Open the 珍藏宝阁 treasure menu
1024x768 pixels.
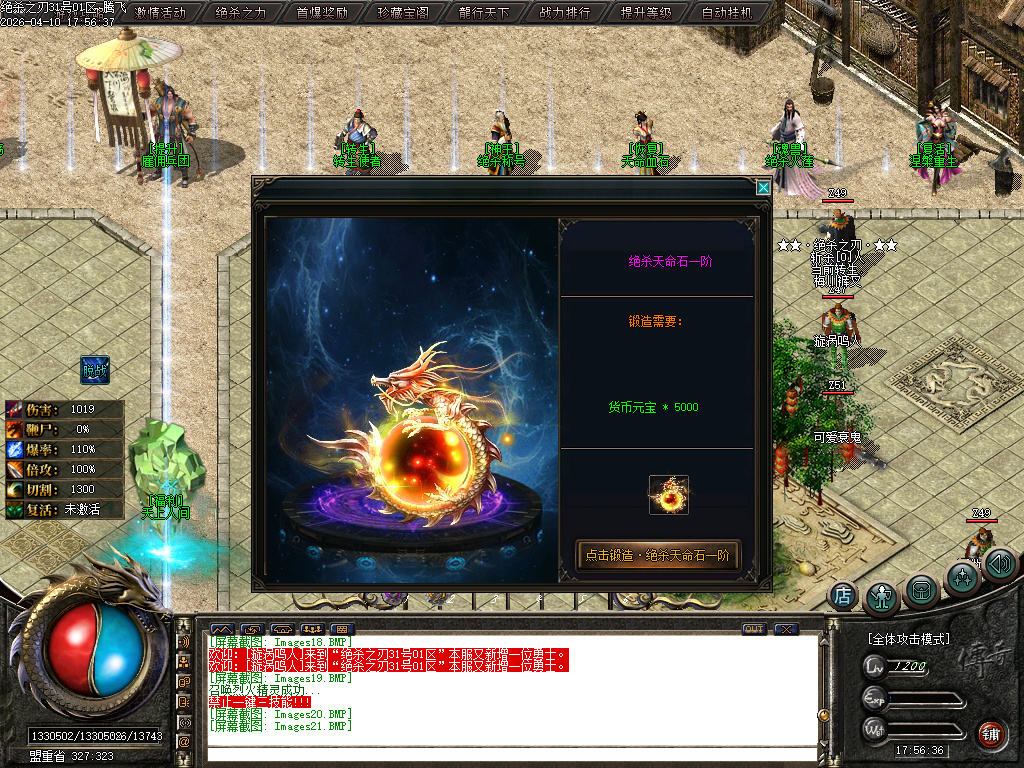coord(403,13)
